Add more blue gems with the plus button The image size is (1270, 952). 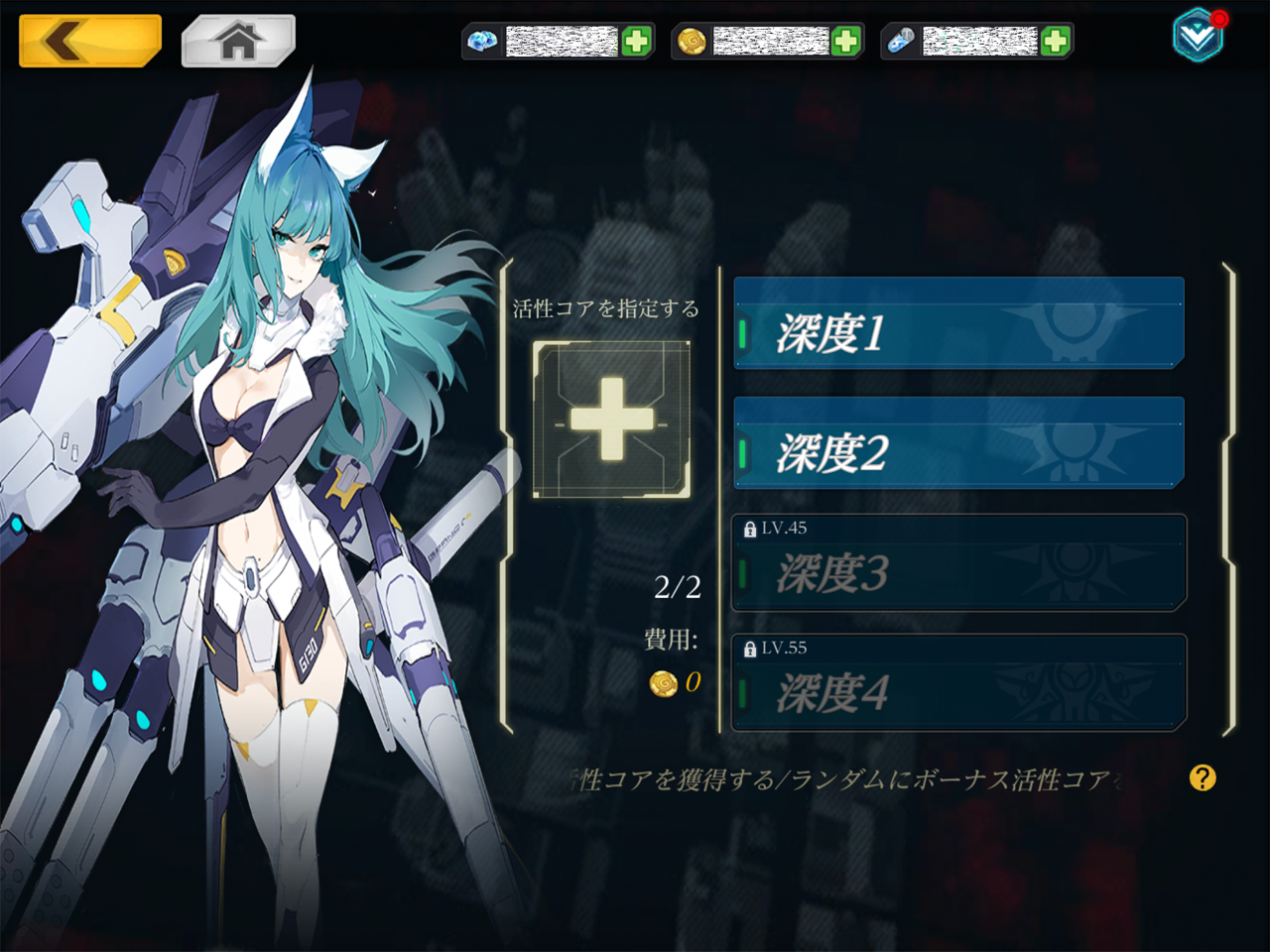(x=636, y=42)
